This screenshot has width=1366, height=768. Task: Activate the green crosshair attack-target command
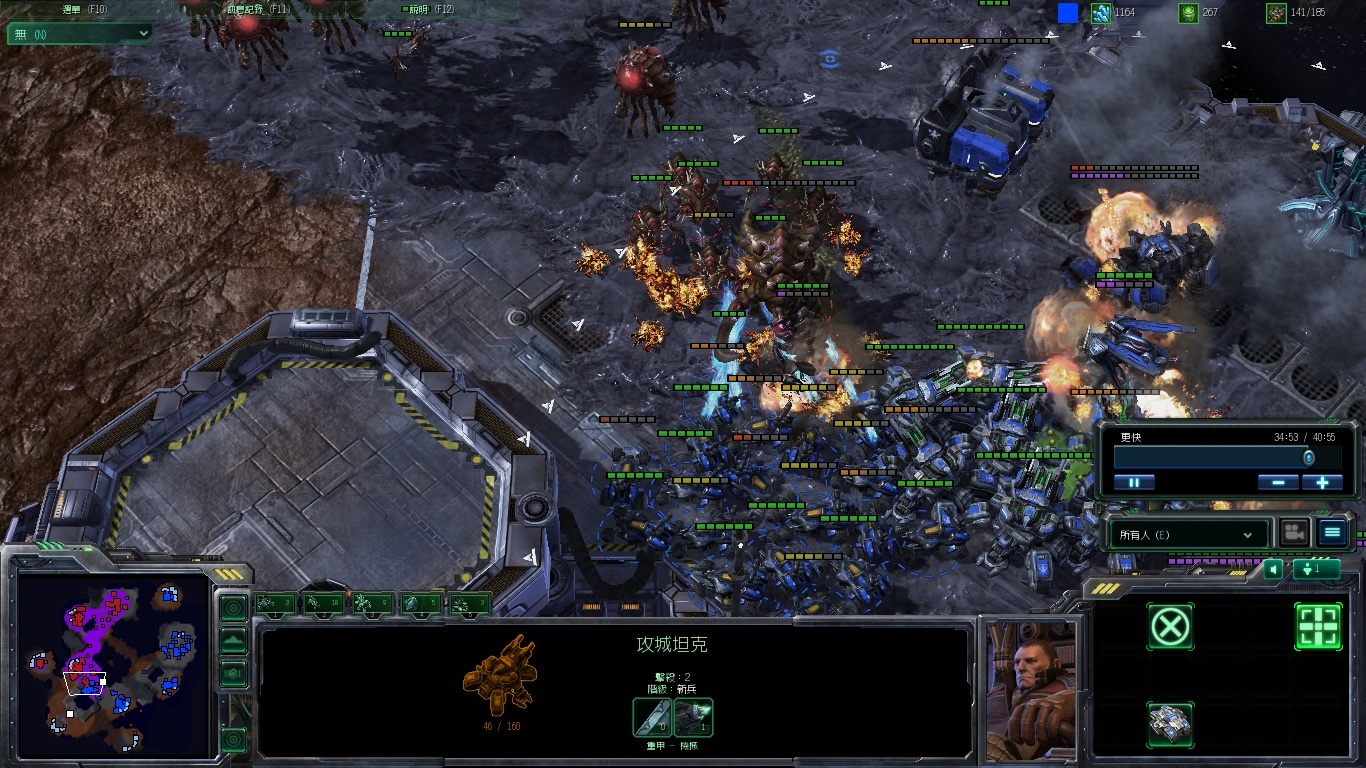(1318, 627)
